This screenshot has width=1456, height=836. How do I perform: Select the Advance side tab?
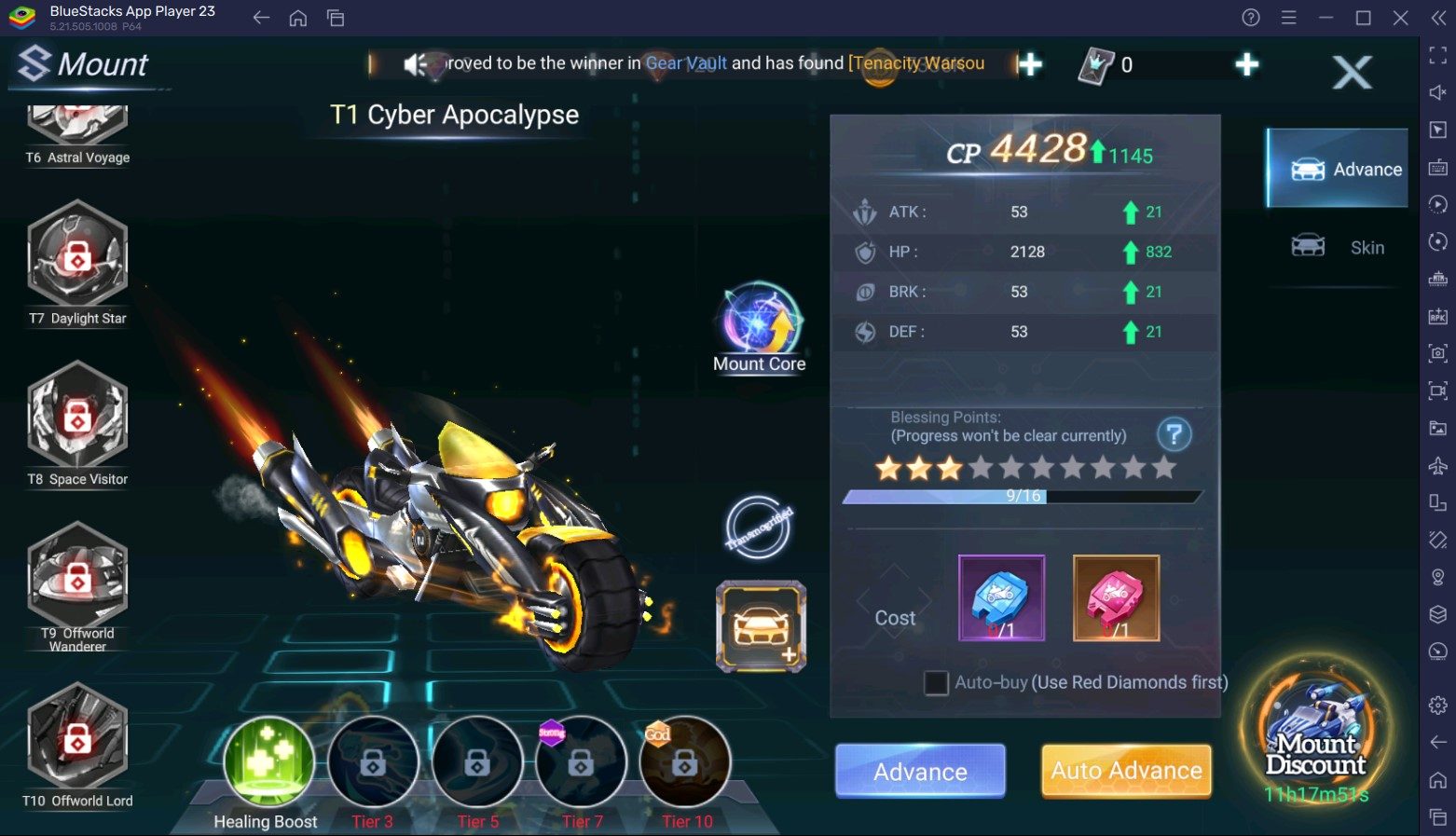tap(1338, 169)
